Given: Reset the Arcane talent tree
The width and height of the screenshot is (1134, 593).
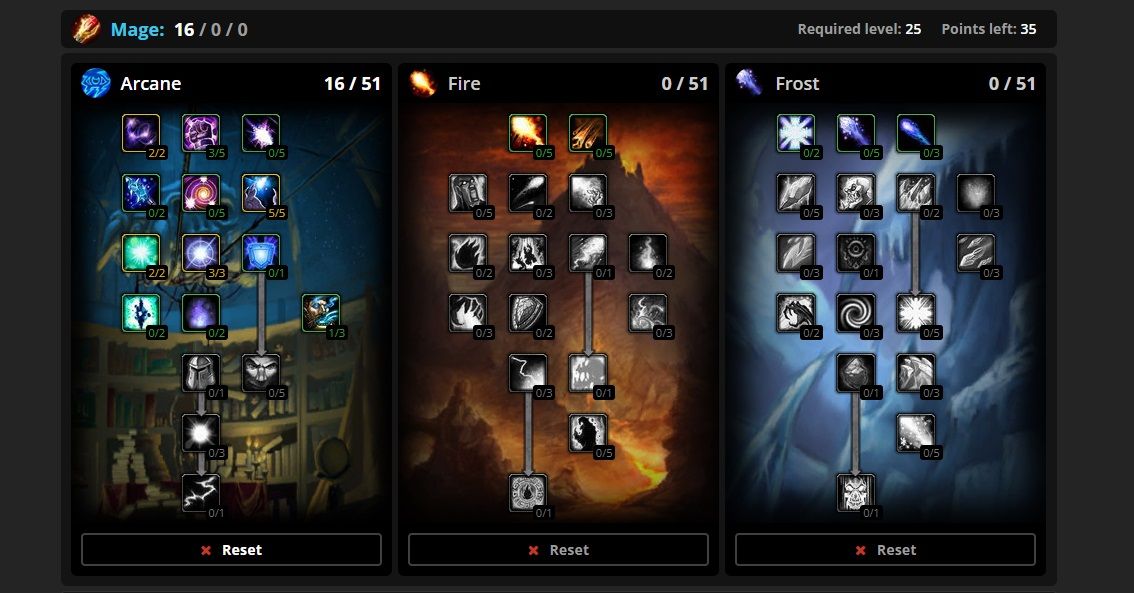Looking at the screenshot, I should pyautogui.click(x=231, y=550).
